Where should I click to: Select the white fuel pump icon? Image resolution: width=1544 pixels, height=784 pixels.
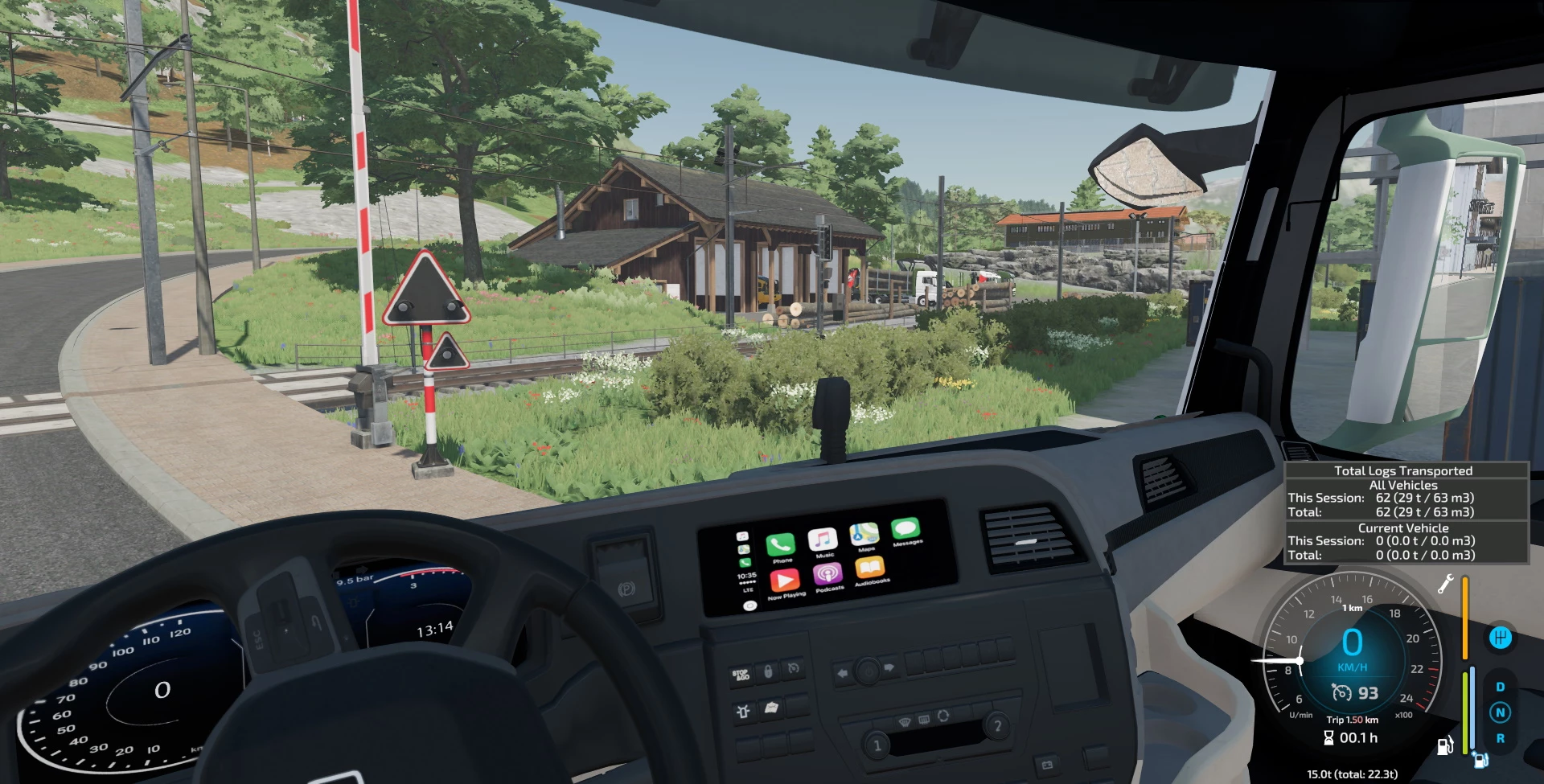[1444, 746]
